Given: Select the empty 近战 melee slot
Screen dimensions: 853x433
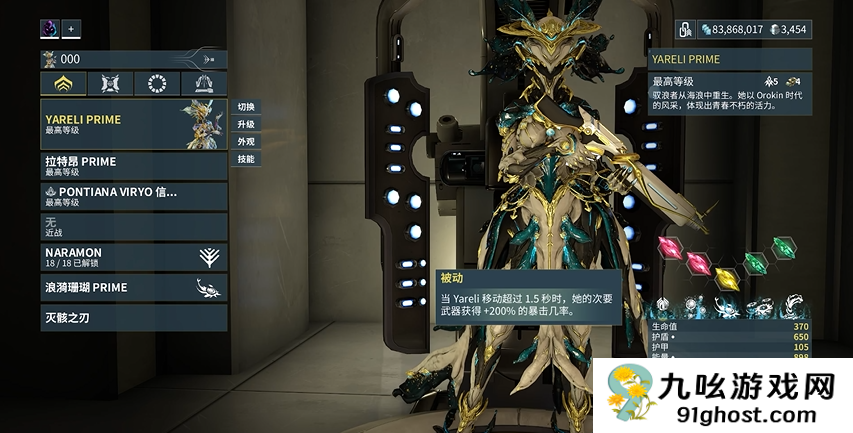Looking at the screenshot, I should [134, 226].
